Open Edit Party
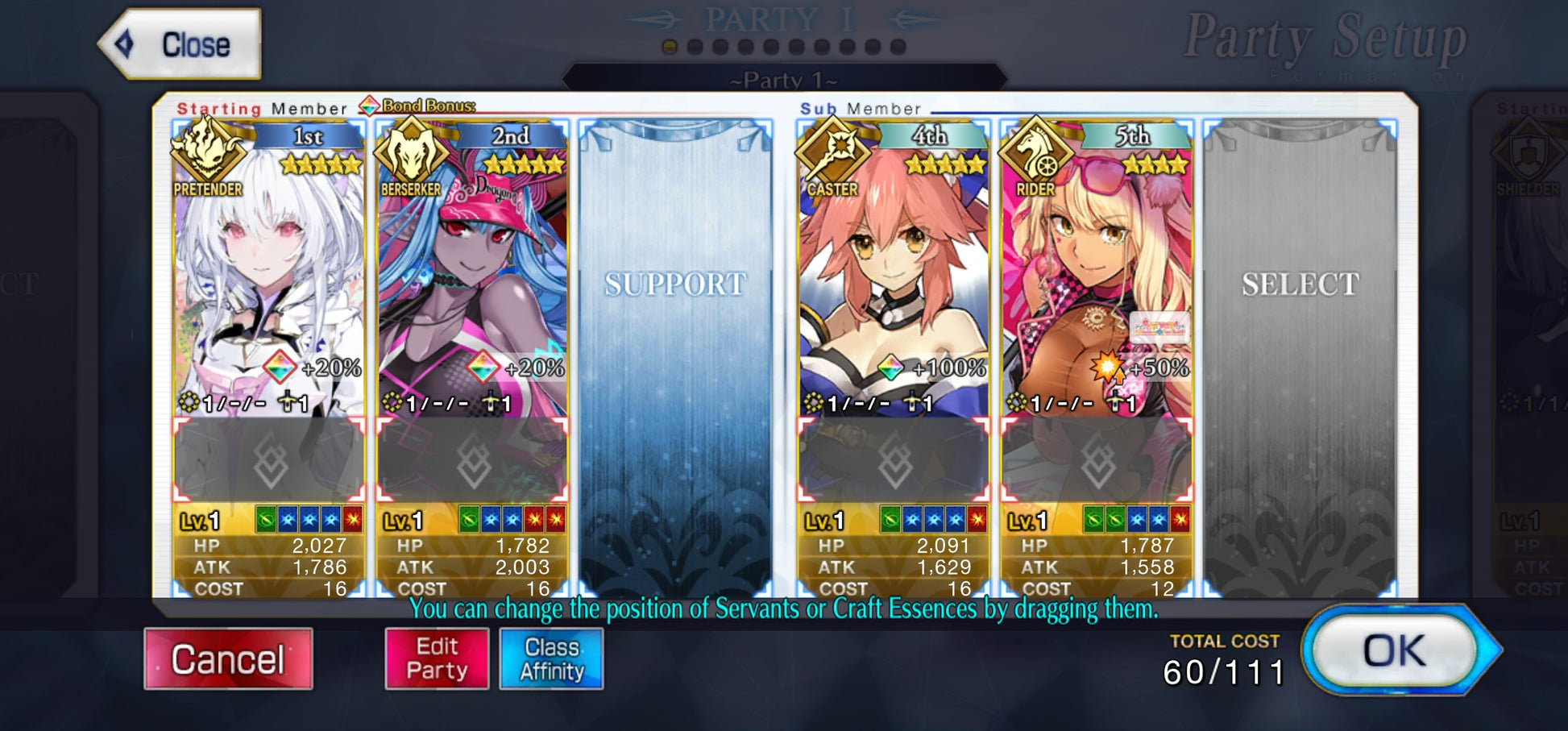This screenshot has width=1568, height=731. [437, 659]
